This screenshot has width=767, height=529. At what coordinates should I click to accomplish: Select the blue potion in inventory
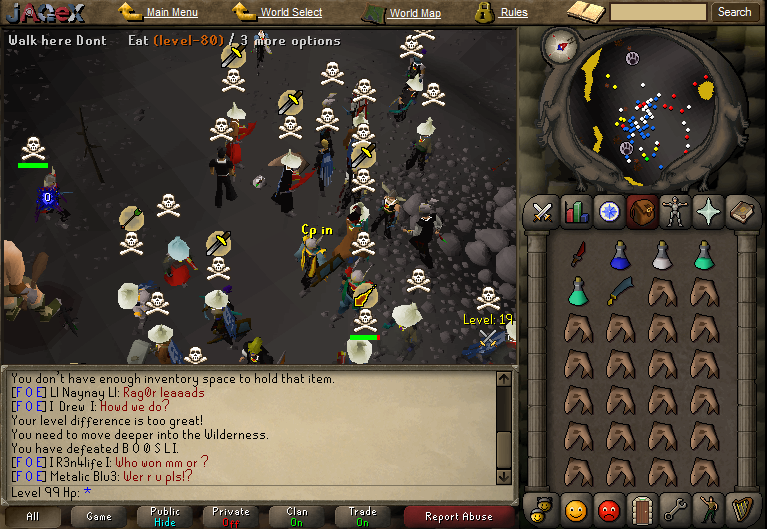point(619,255)
